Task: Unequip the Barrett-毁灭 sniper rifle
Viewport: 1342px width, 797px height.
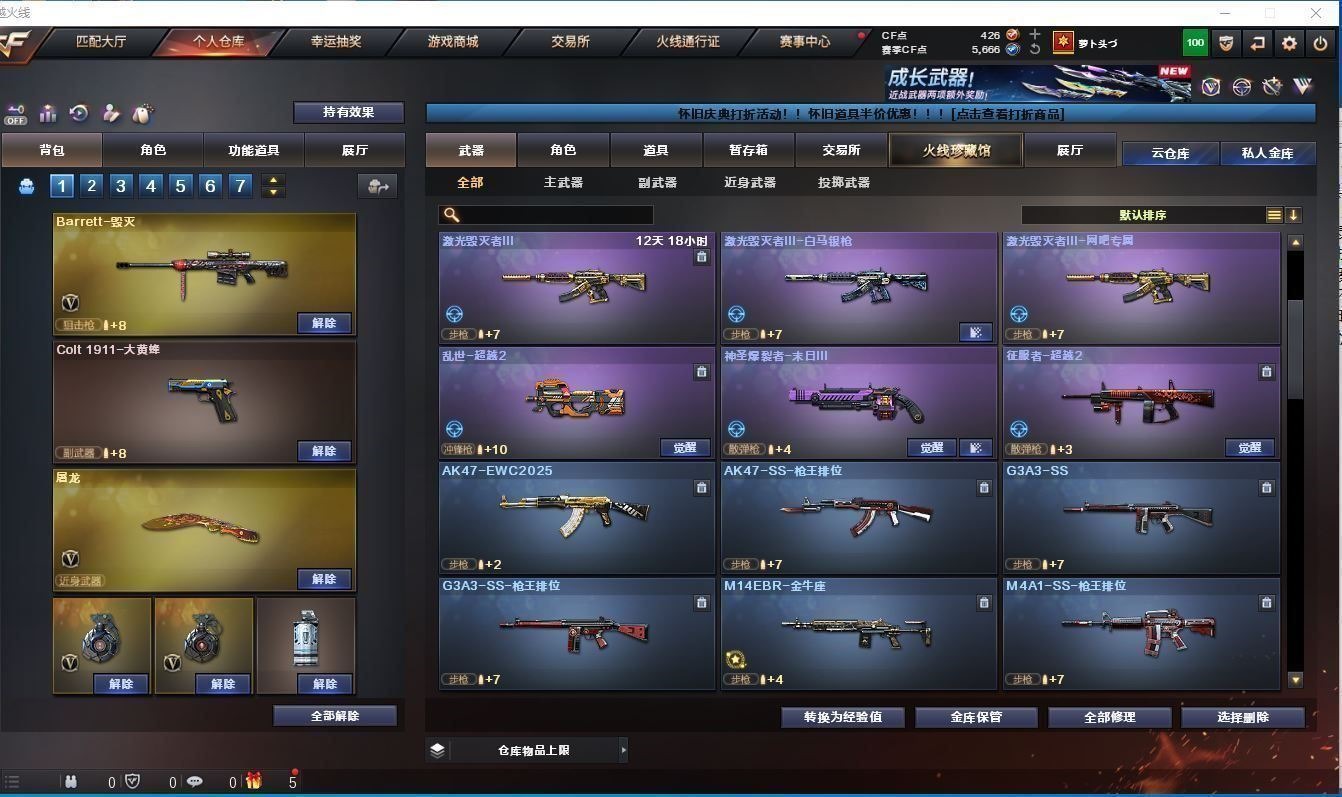Action: (324, 323)
